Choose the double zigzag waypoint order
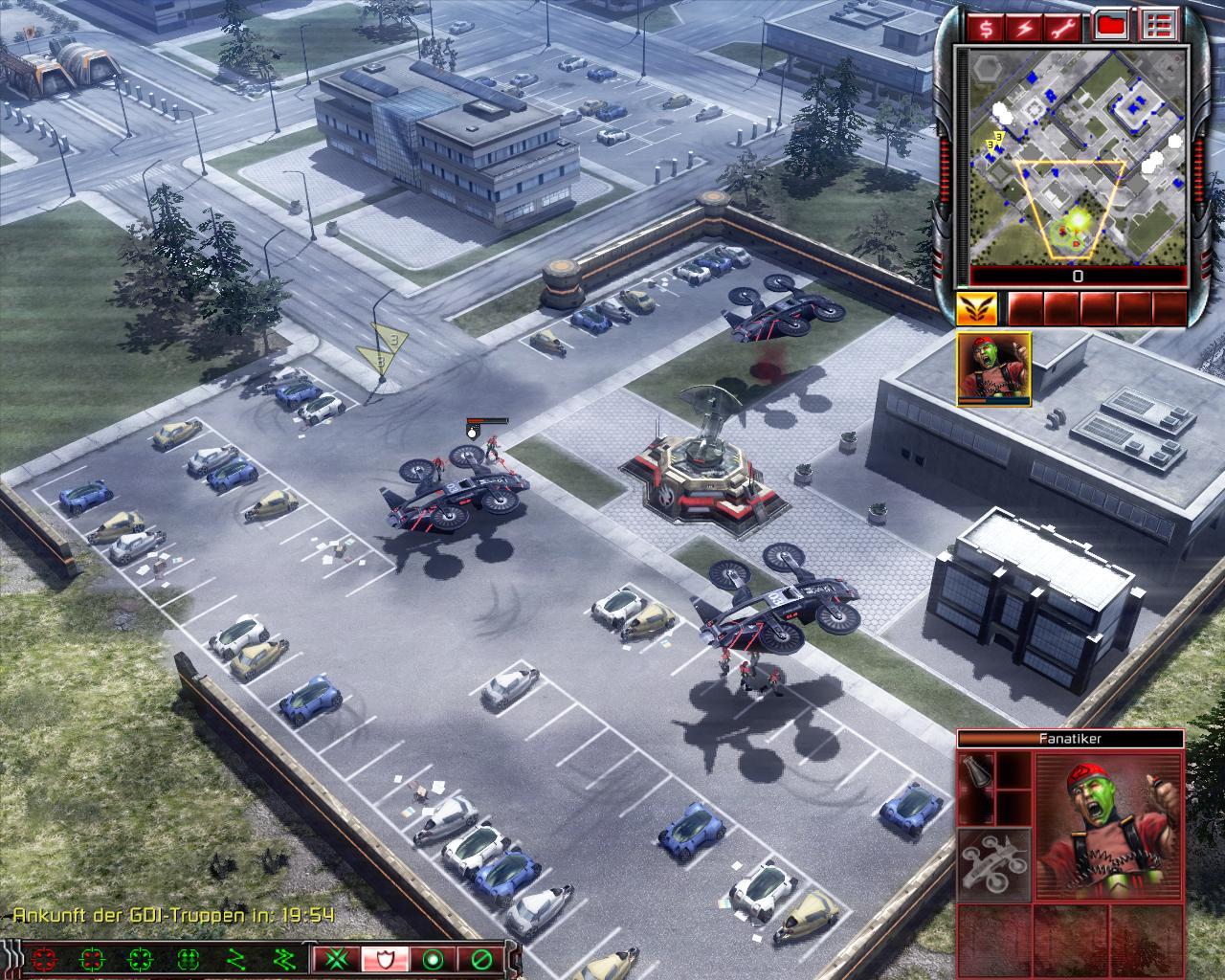Image resolution: width=1225 pixels, height=980 pixels. click(284, 958)
